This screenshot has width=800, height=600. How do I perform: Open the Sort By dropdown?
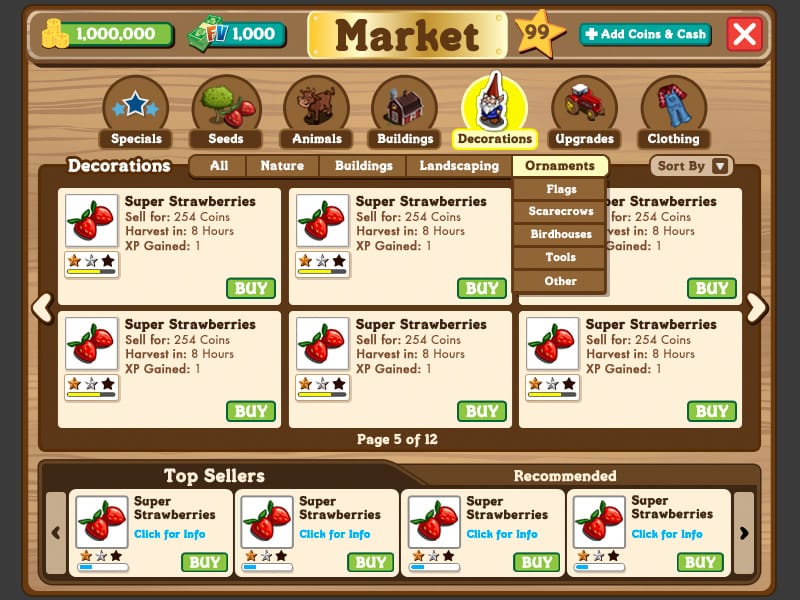click(x=691, y=166)
